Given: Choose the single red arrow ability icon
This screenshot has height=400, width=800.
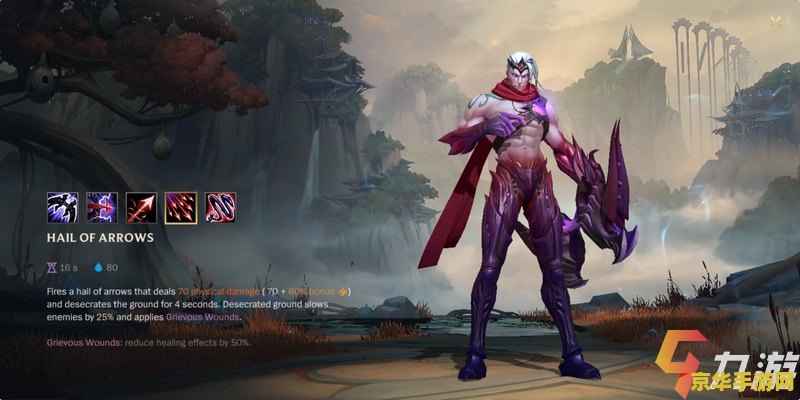Looking at the screenshot, I should coord(141,207).
